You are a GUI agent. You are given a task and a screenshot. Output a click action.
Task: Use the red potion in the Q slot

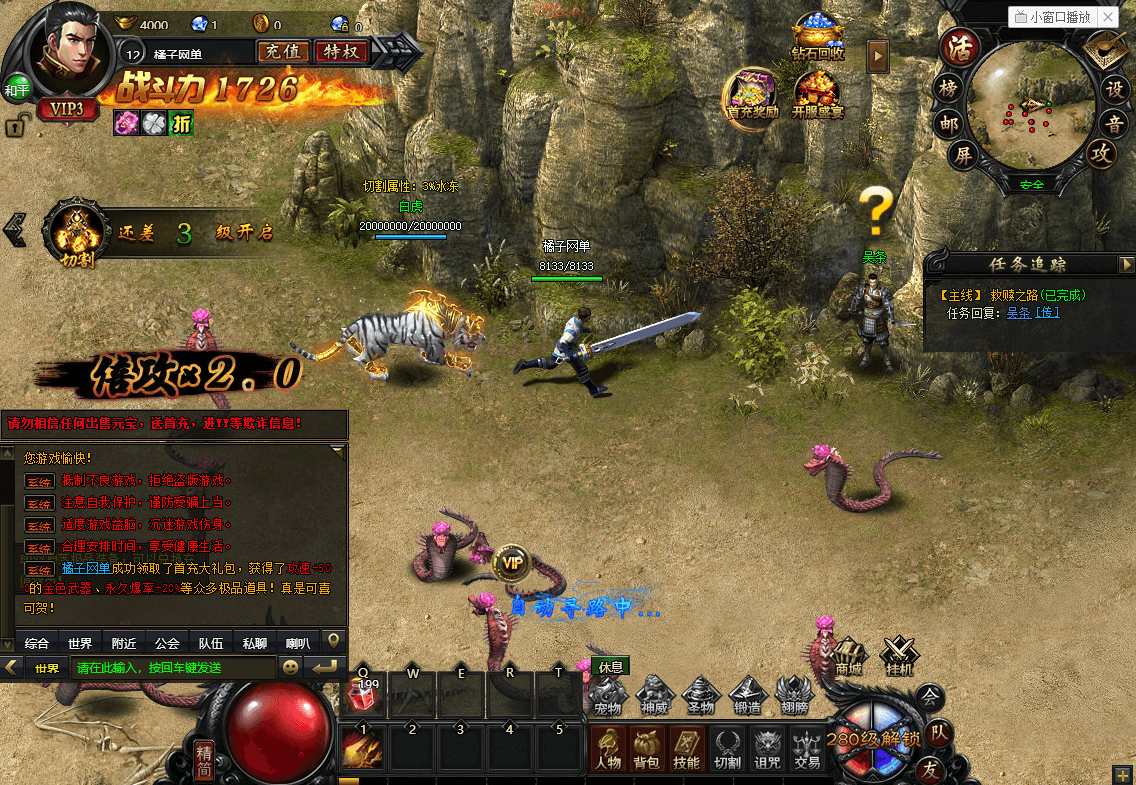click(363, 693)
